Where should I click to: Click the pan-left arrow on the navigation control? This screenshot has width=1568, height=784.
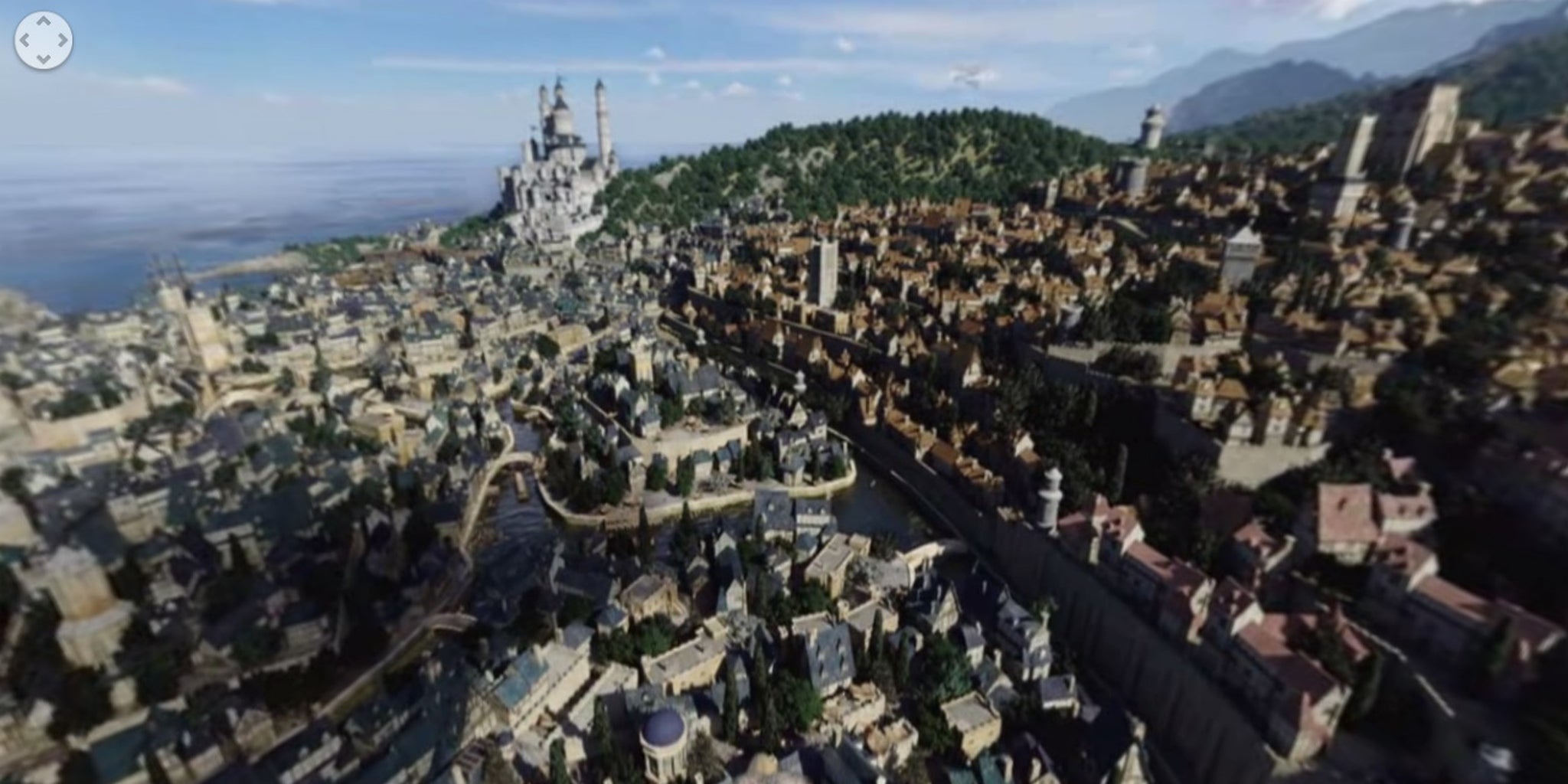(25, 40)
